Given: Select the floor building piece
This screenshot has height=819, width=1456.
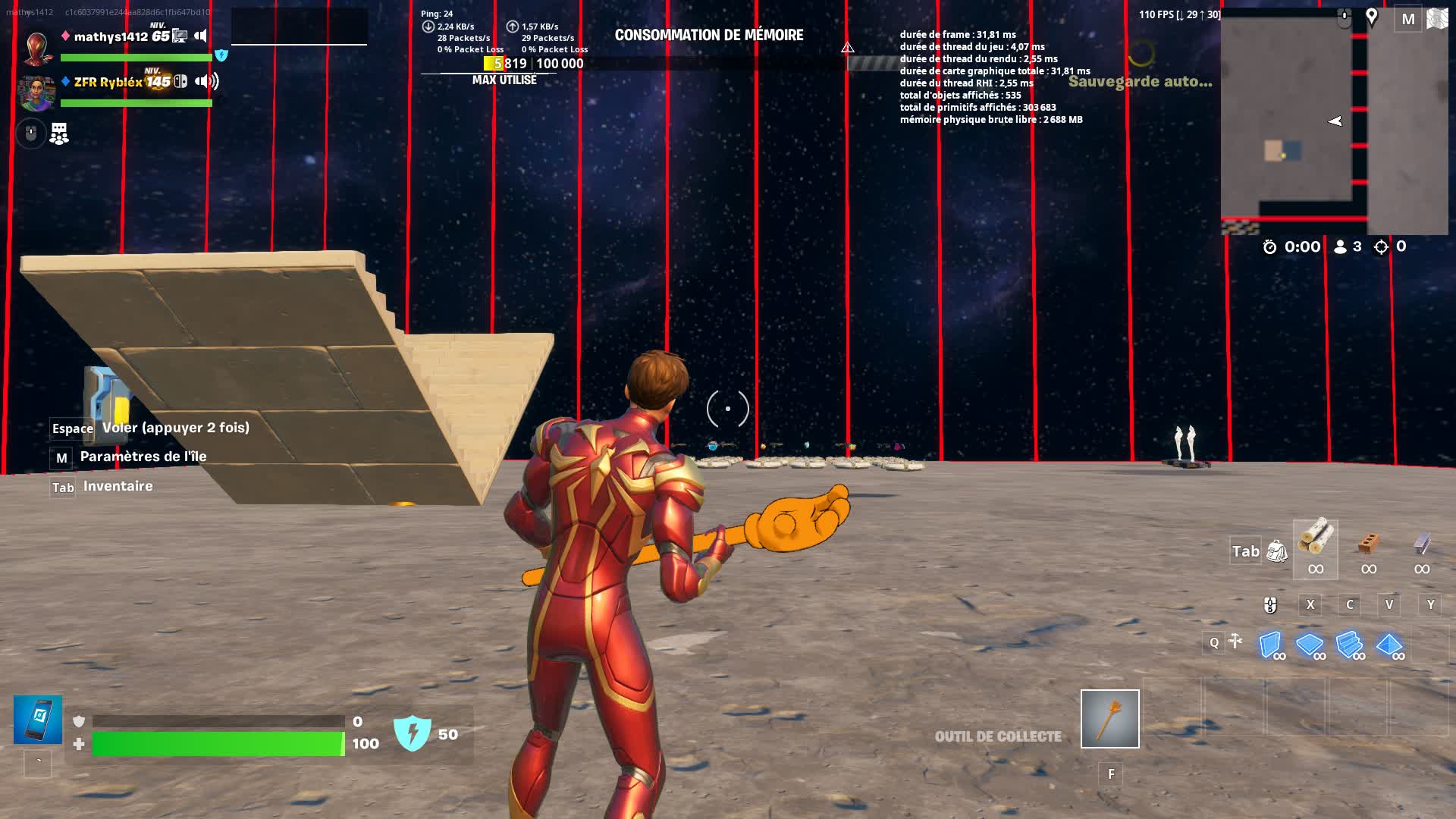Looking at the screenshot, I should click(1310, 645).
